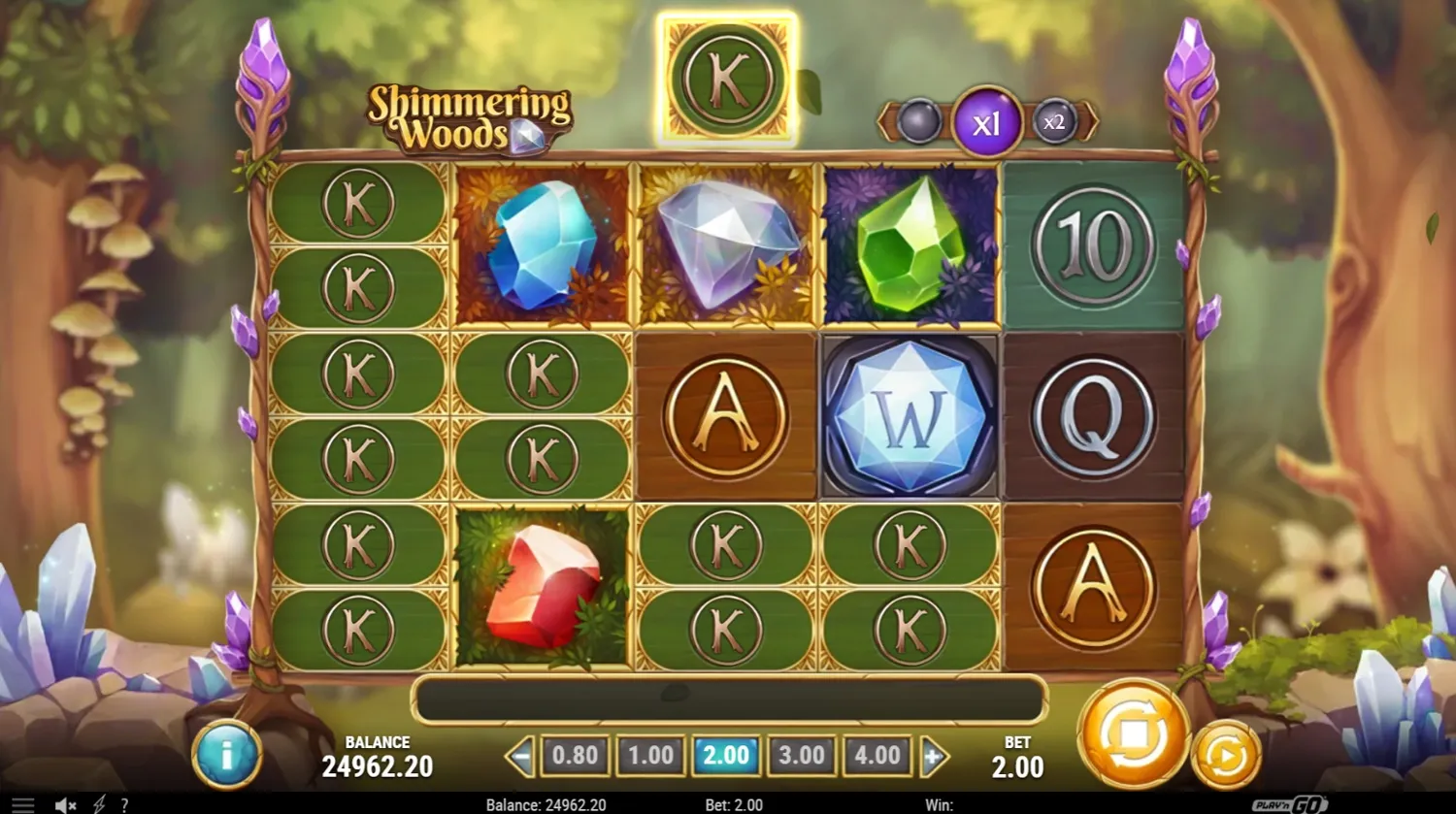Start autoplay with the smaller play button

coord(1223,755)
